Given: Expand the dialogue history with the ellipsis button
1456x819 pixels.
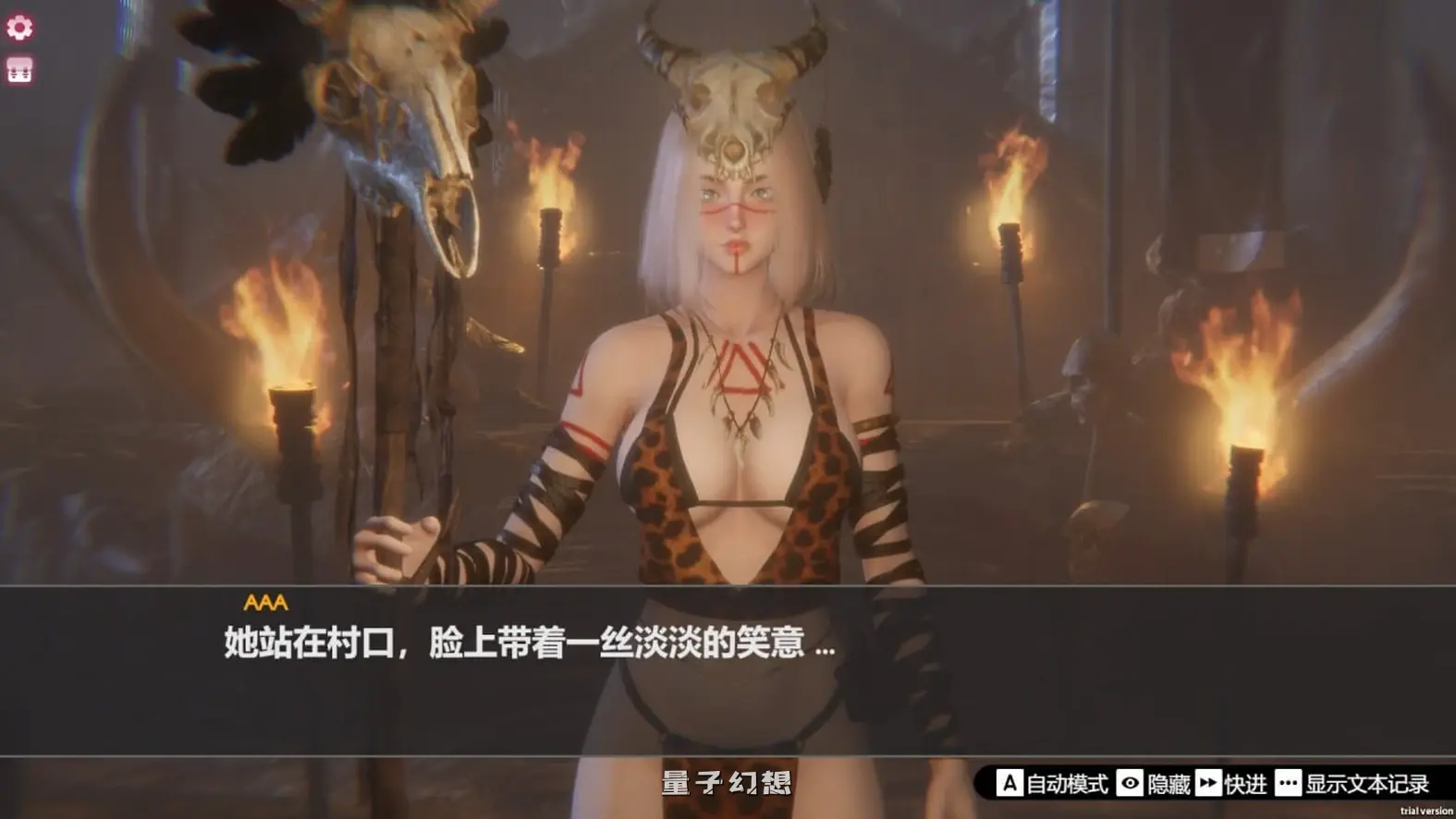Looking at the screenshot, I should point(1287,782).
